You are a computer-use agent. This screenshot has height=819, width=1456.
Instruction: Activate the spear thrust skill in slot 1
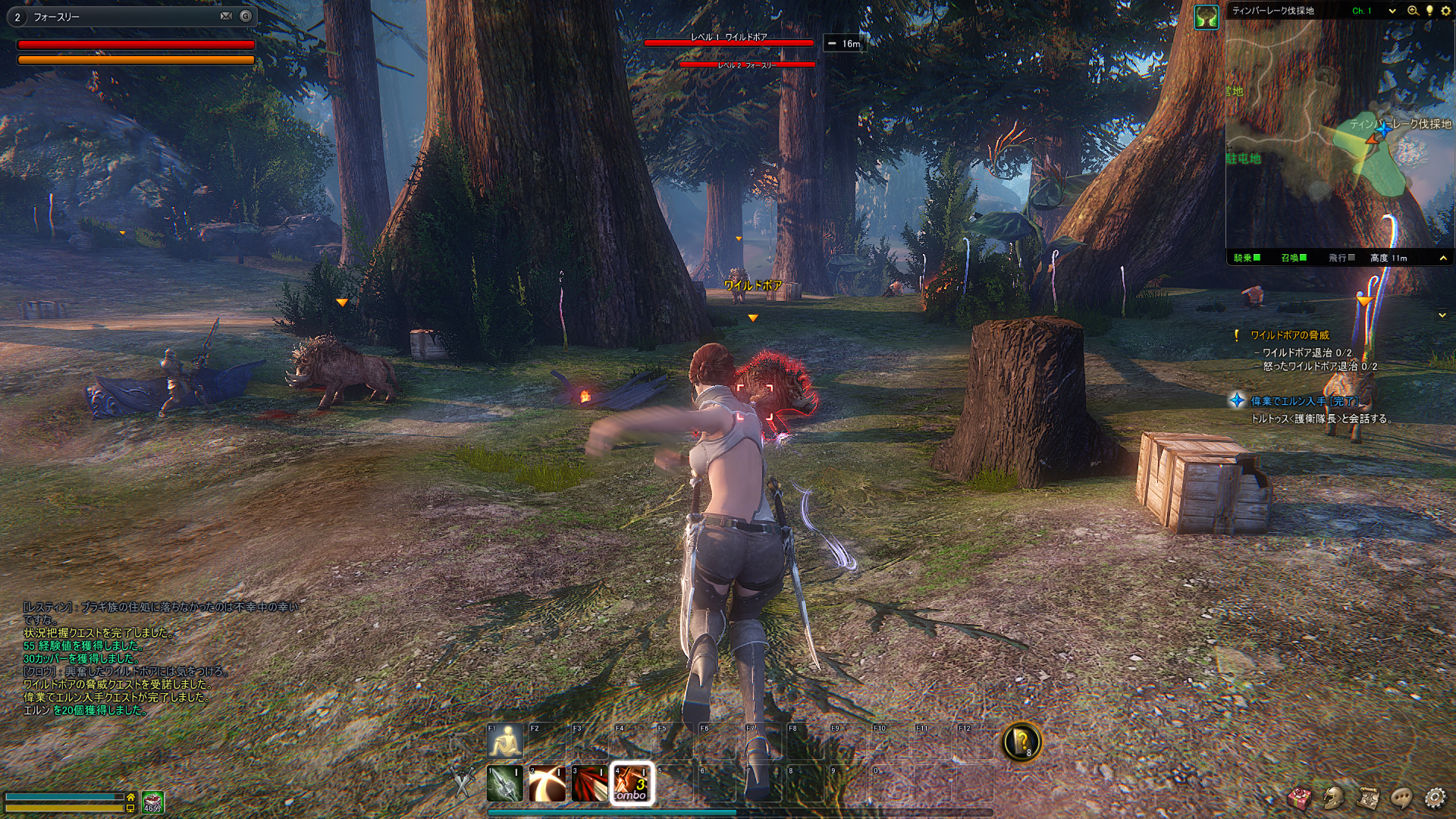click(x=505, y=783)
